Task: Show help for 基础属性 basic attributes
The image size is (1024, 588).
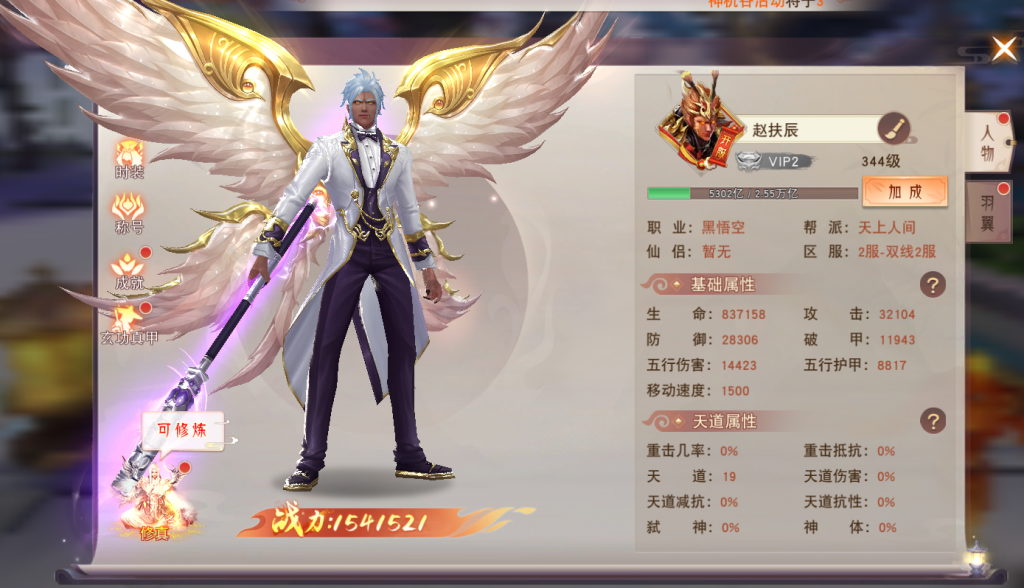Action: click(932, 285)
